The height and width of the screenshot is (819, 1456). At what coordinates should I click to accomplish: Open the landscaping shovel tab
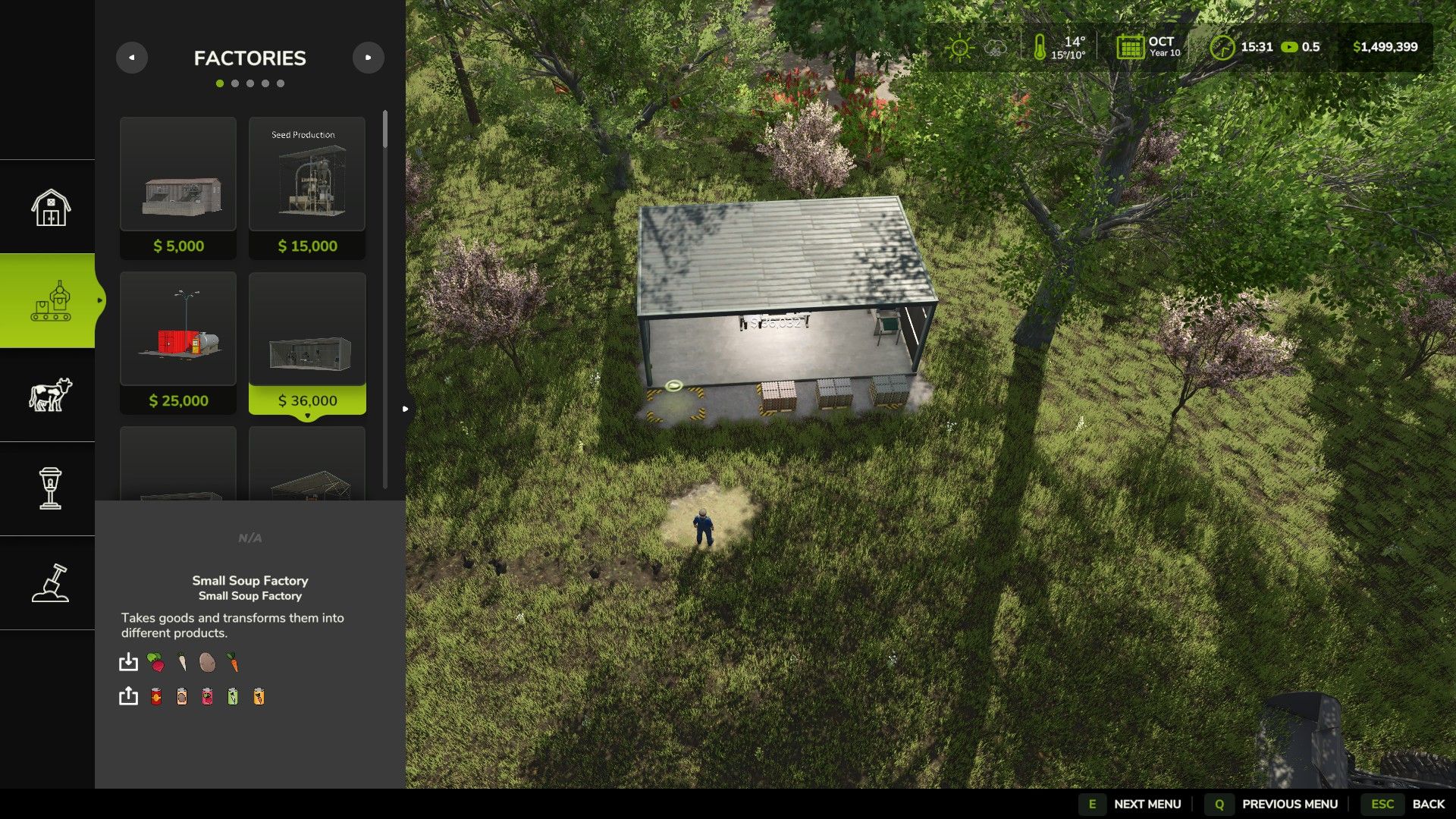pyautogui.click(x=50, y=583)
